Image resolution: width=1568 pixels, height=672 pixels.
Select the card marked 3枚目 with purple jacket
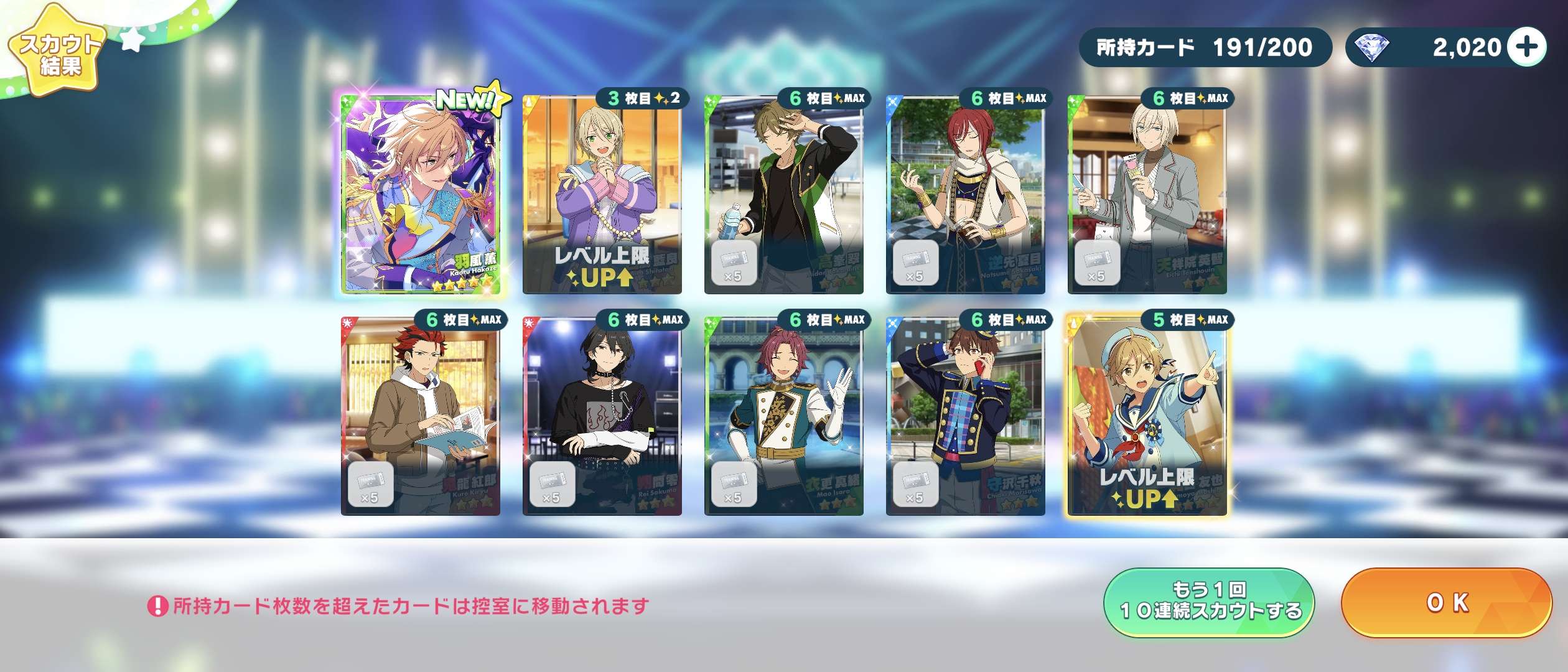tap(602, 194)
